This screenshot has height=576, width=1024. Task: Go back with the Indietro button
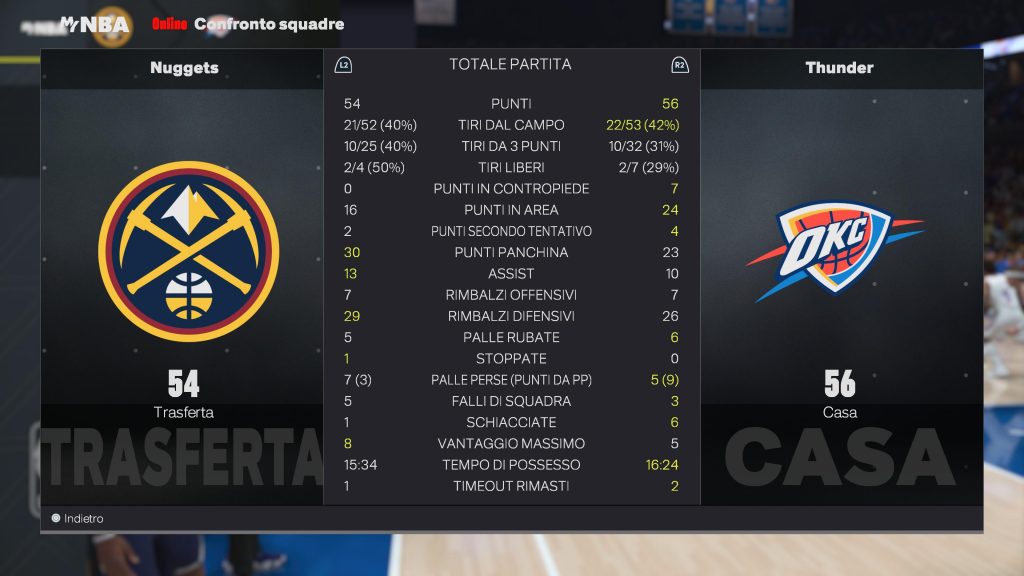pos(78,519)
